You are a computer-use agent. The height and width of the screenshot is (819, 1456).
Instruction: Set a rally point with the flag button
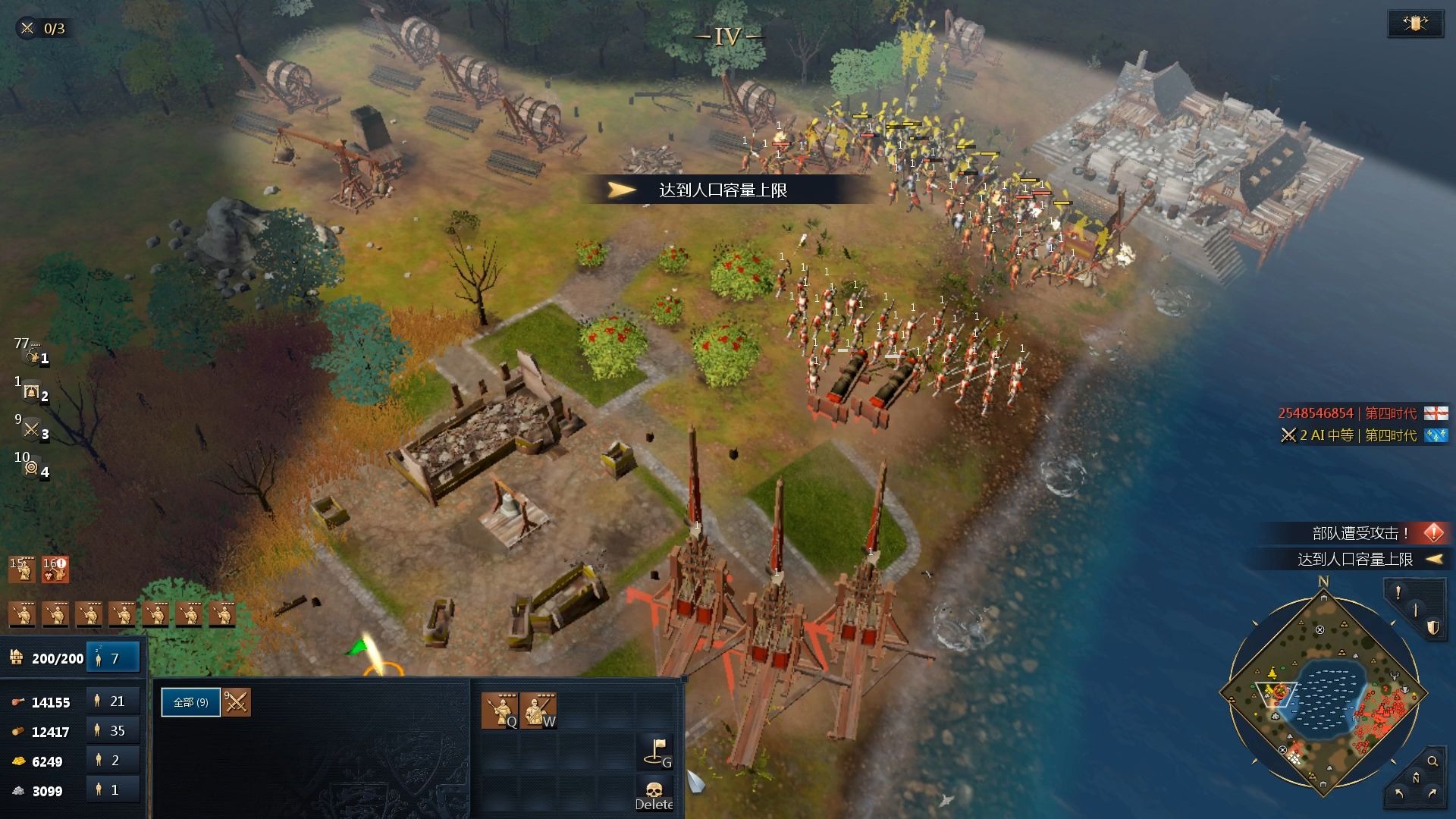(x=655, y=751)
